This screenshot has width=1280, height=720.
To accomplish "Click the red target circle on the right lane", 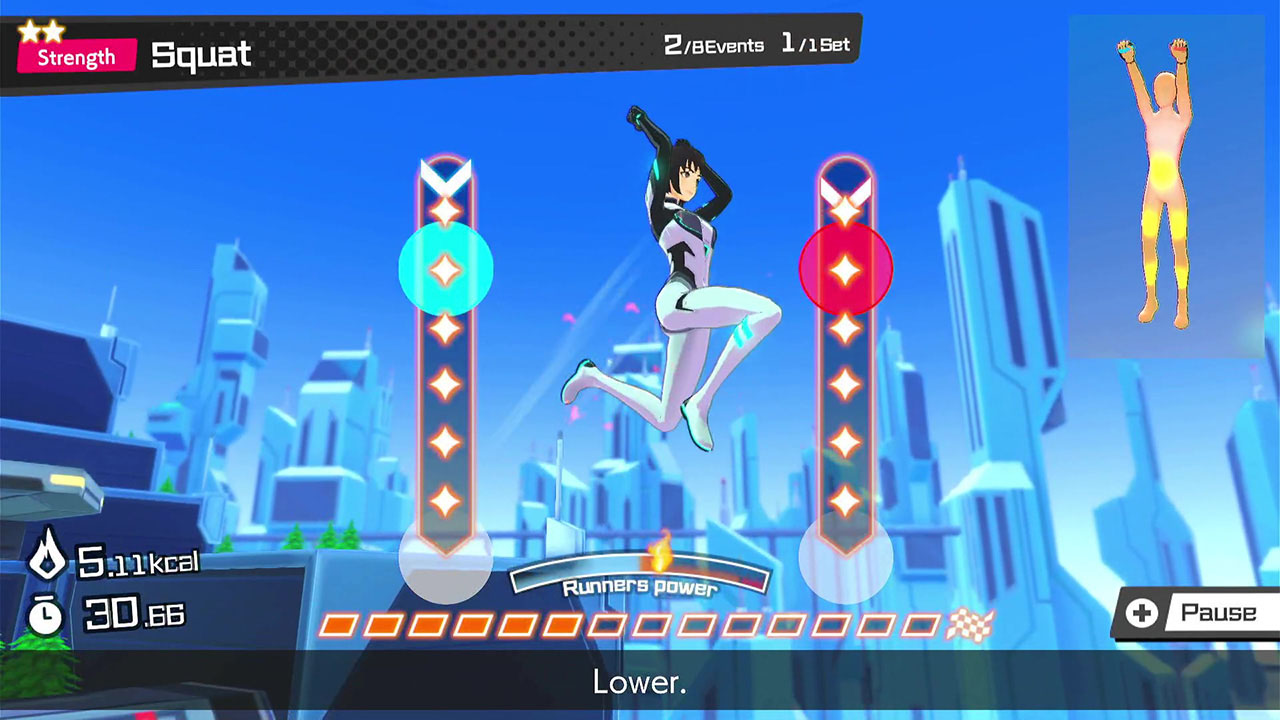I will [x=845, y=270].
